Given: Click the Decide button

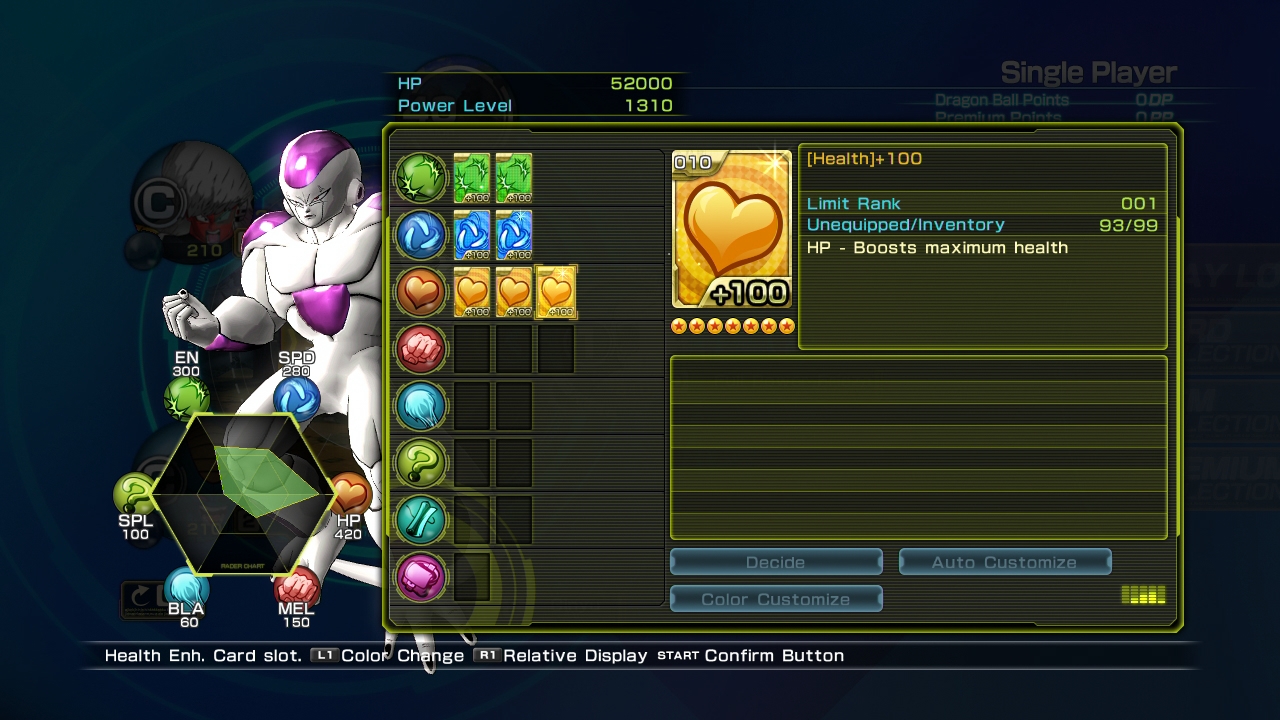Looking at the screenshot, I should [775, 562].
